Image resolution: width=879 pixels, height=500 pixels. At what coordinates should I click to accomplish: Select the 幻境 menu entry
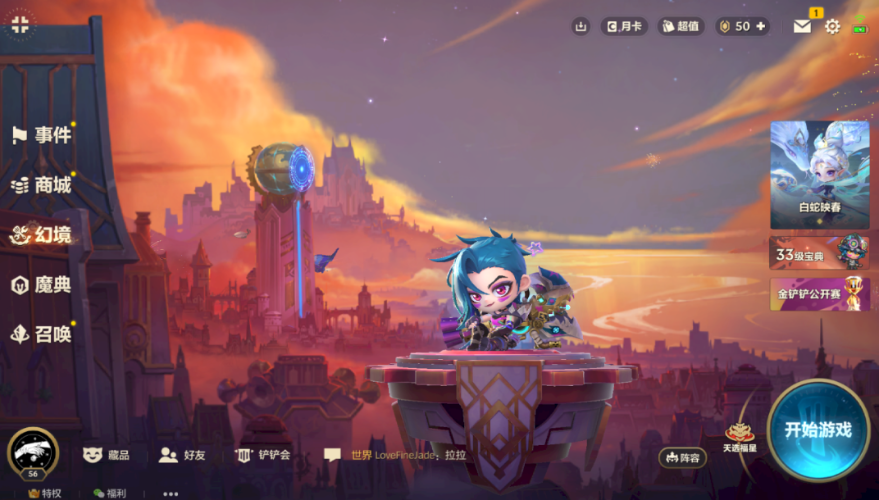pyautogui.click(x=42, y=235)
